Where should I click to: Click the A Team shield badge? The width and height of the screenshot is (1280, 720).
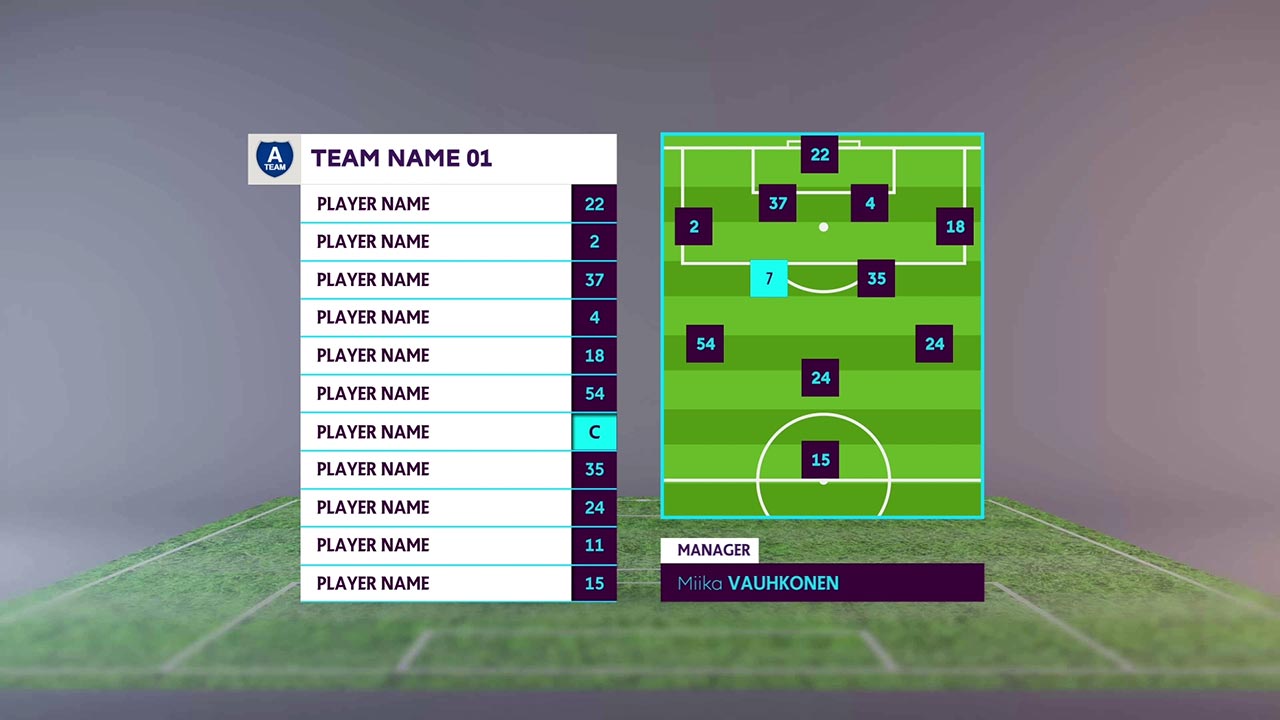274,159
